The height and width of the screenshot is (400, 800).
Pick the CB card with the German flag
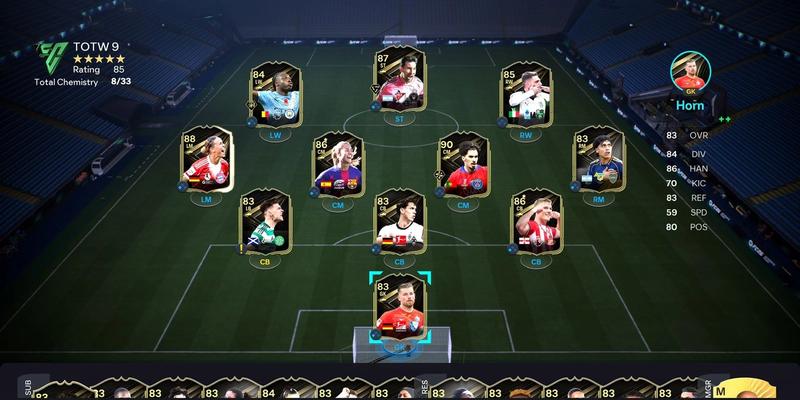pos(399,223)
